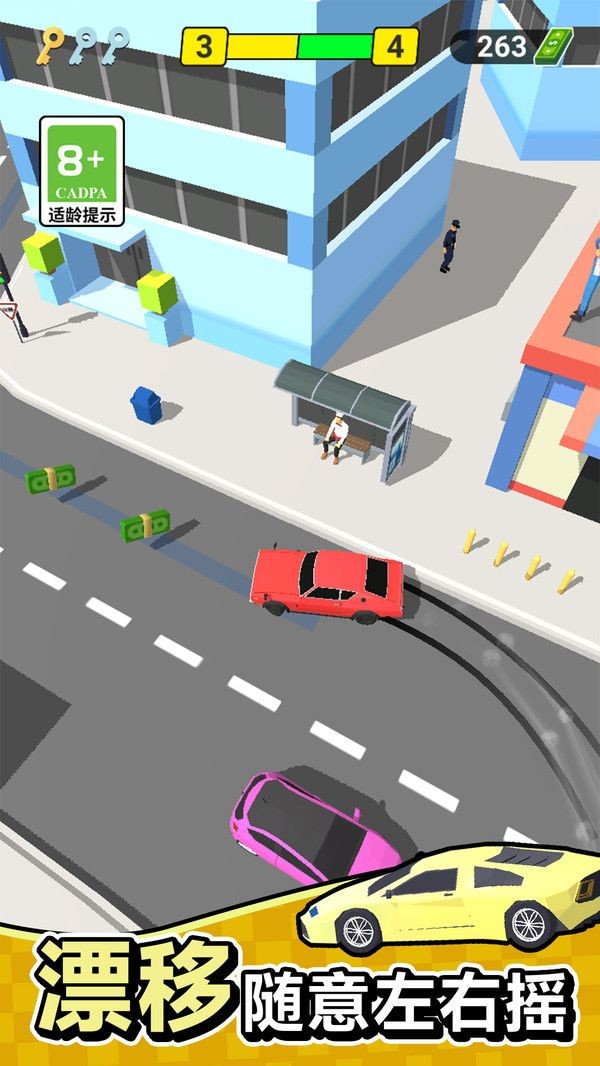
Task: Click the collected keys indicator
Action: 83,45
